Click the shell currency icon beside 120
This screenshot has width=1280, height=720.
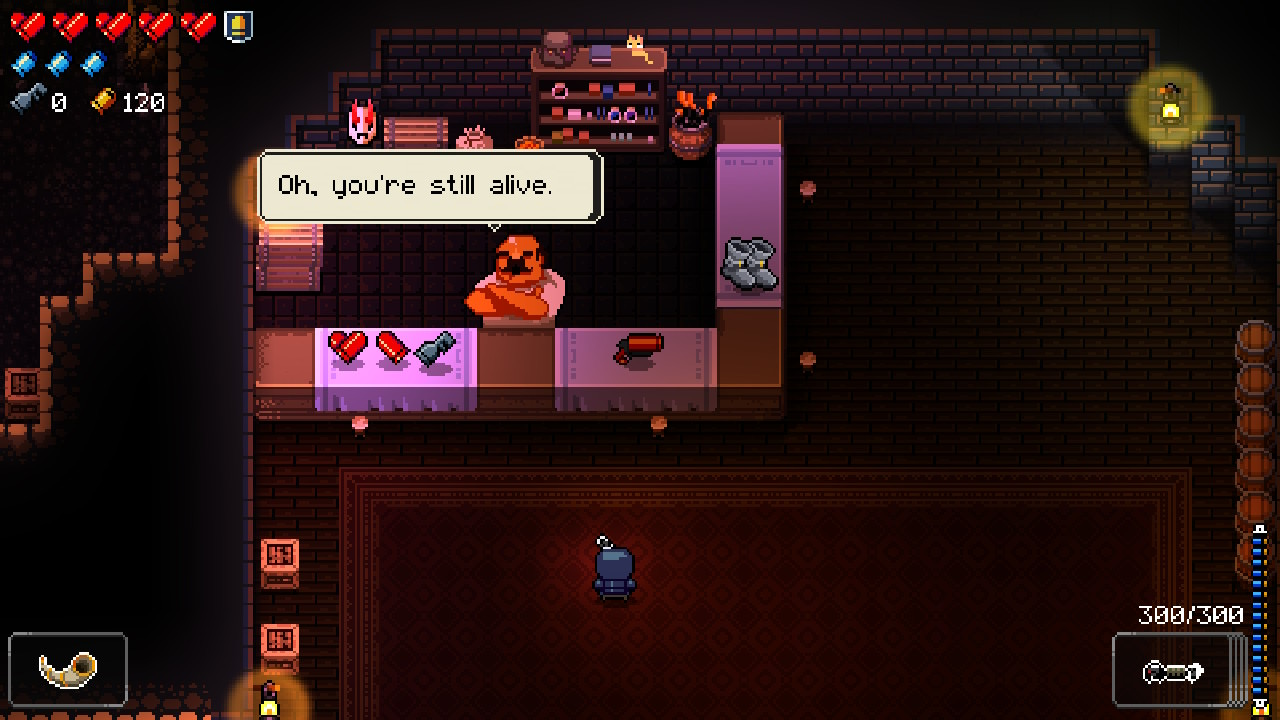pos(104,103)
